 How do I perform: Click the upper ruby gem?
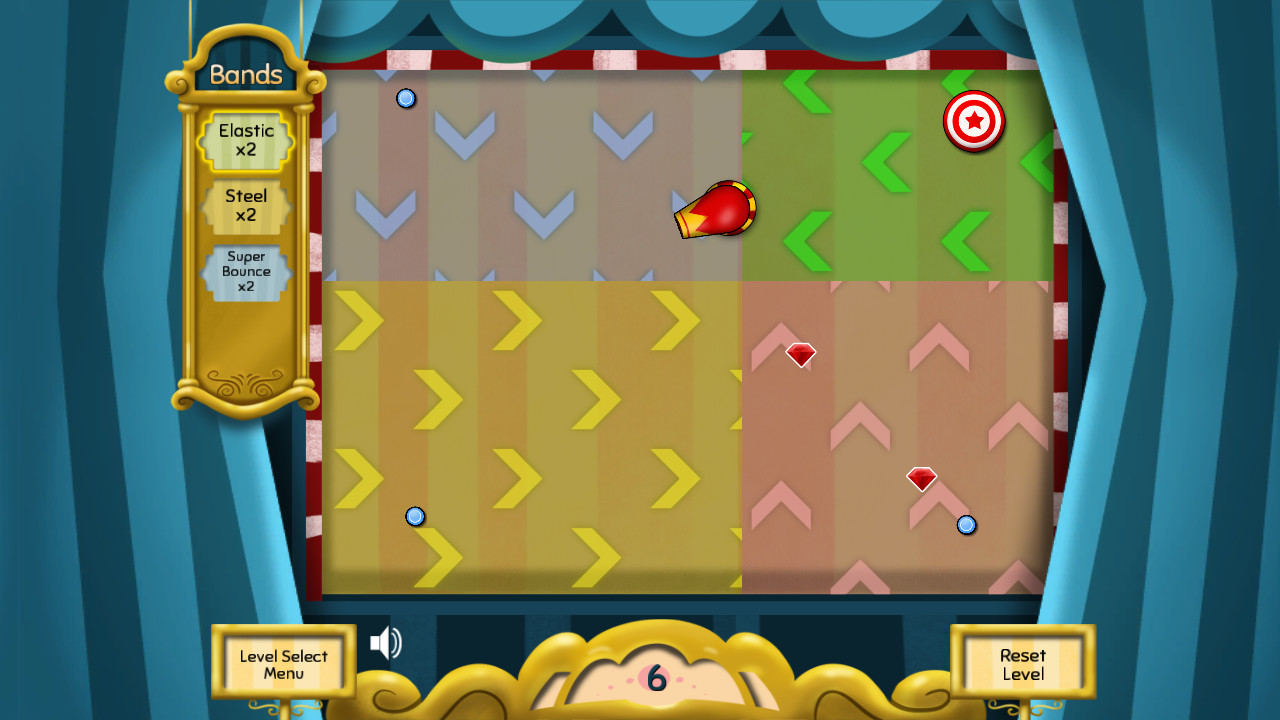pyautogui.click(x=799, y=354)
